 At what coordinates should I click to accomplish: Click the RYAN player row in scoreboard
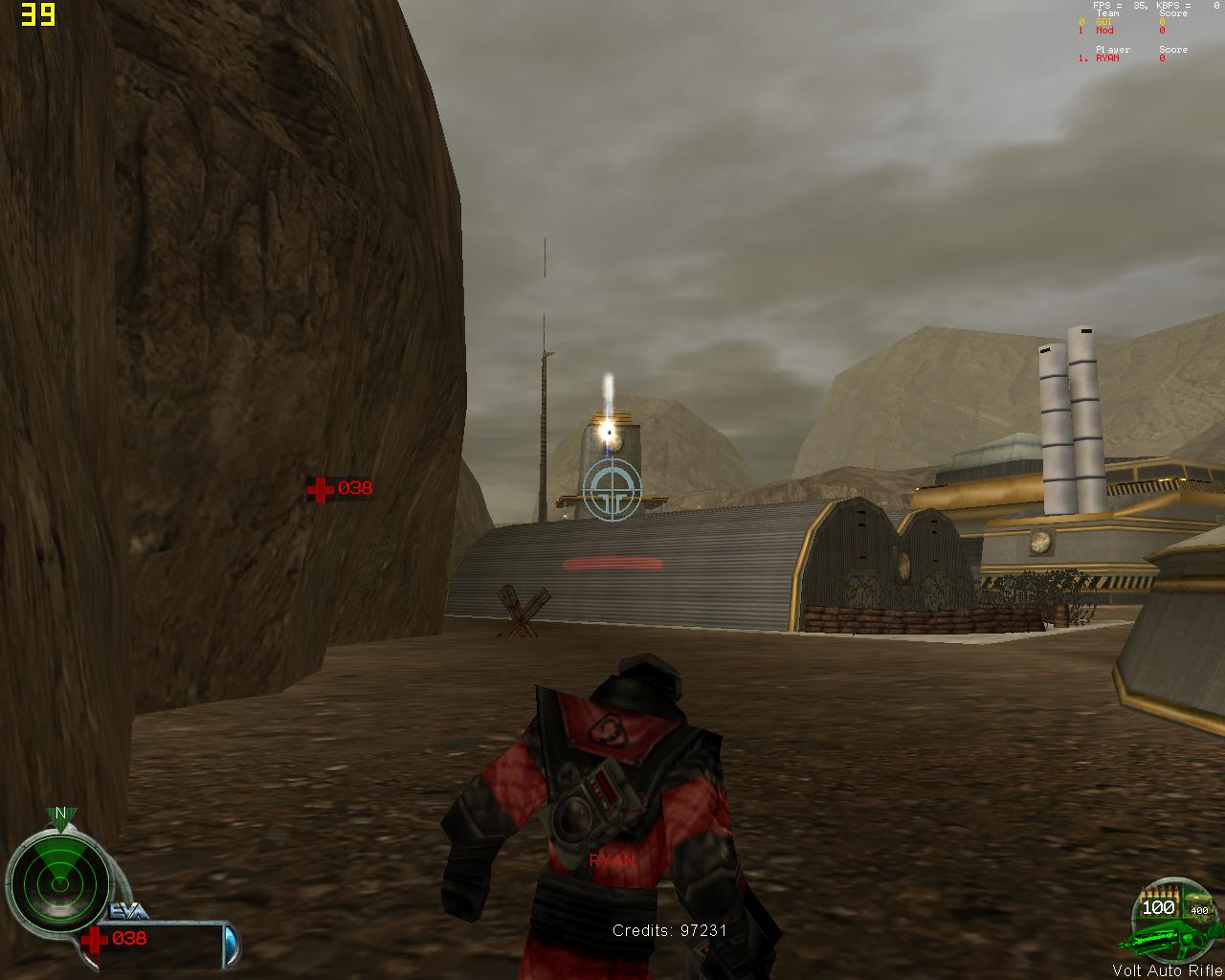pos(1120,58)
